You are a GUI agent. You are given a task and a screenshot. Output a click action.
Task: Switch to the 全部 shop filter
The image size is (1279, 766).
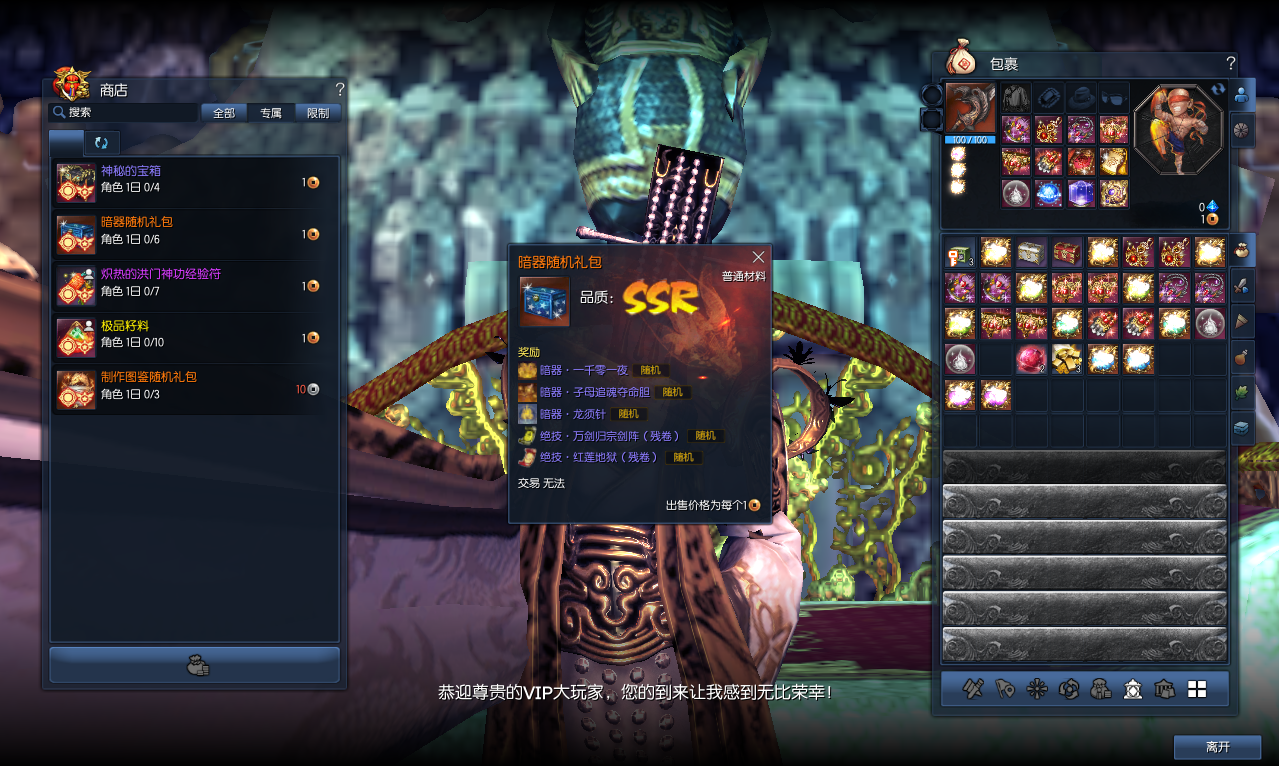[x=224, y=113]
